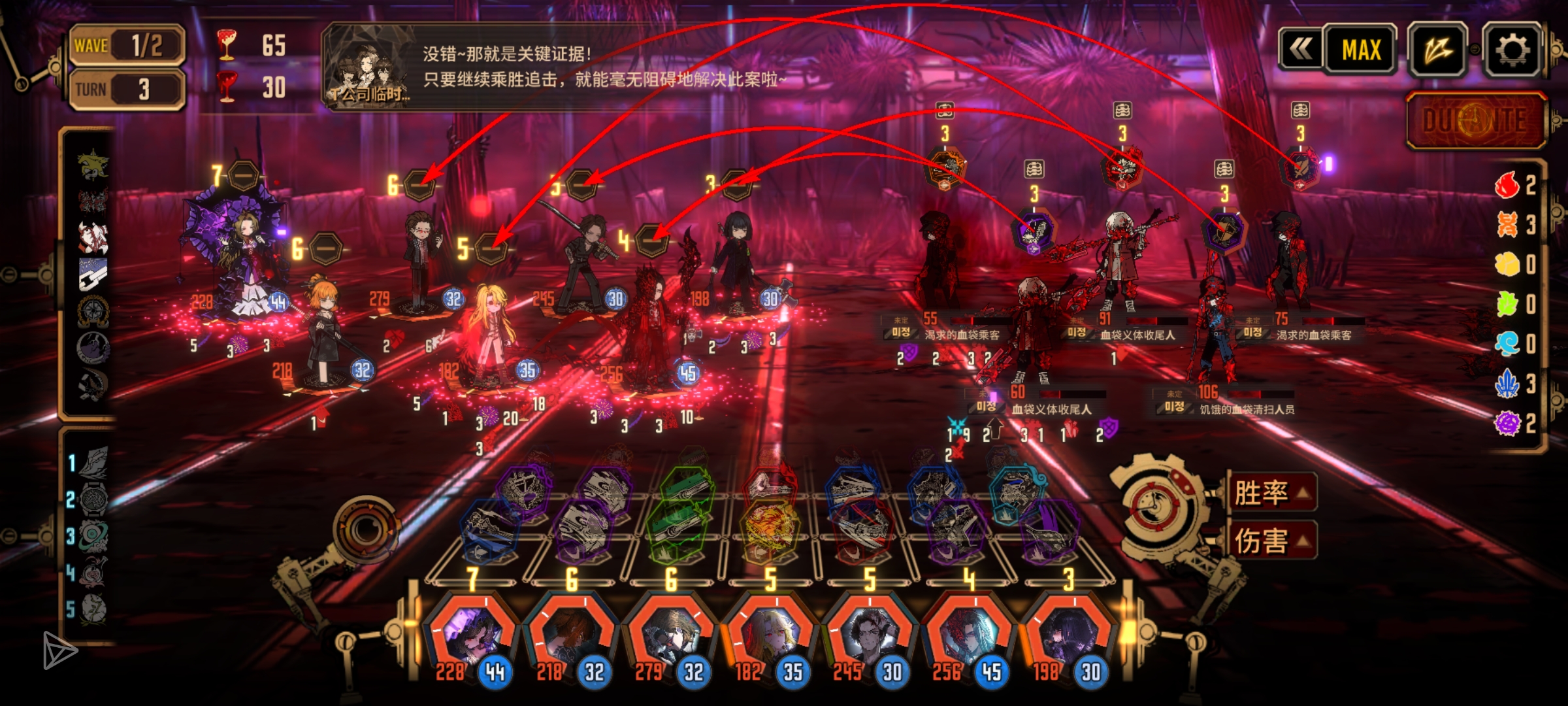Open the gear settings menu
Viewport: 1568px width, 706px height.
[x=1511, y=50]
